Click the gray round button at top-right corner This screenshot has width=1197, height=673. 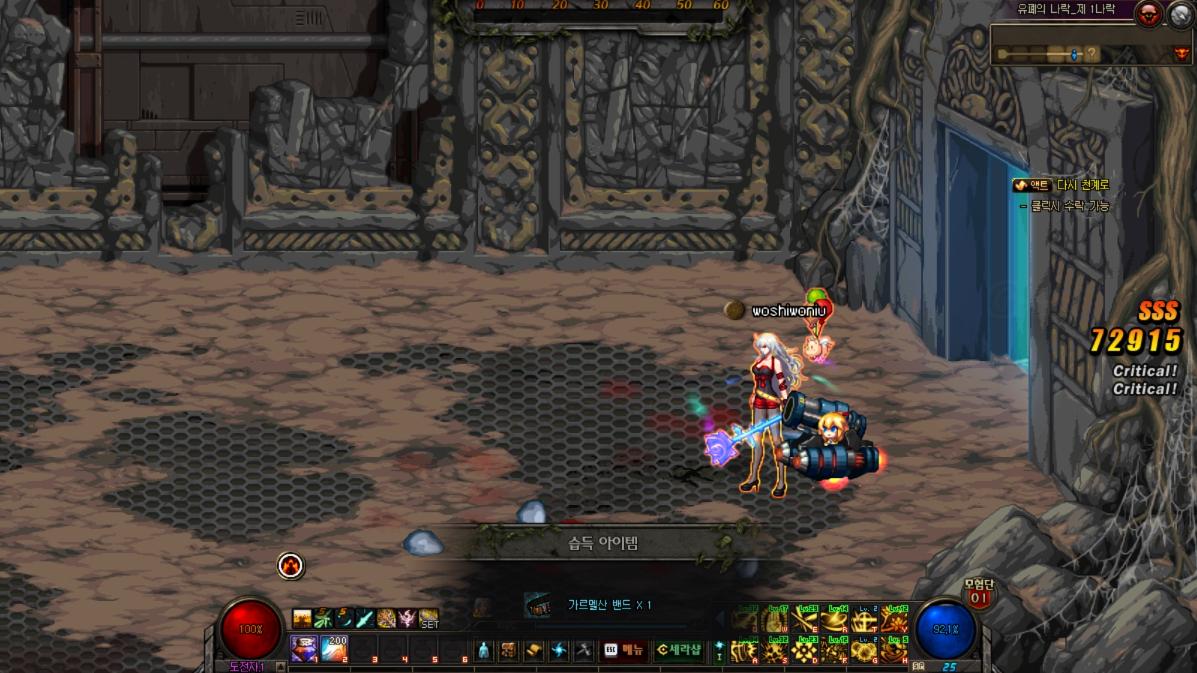[1180, 14]
